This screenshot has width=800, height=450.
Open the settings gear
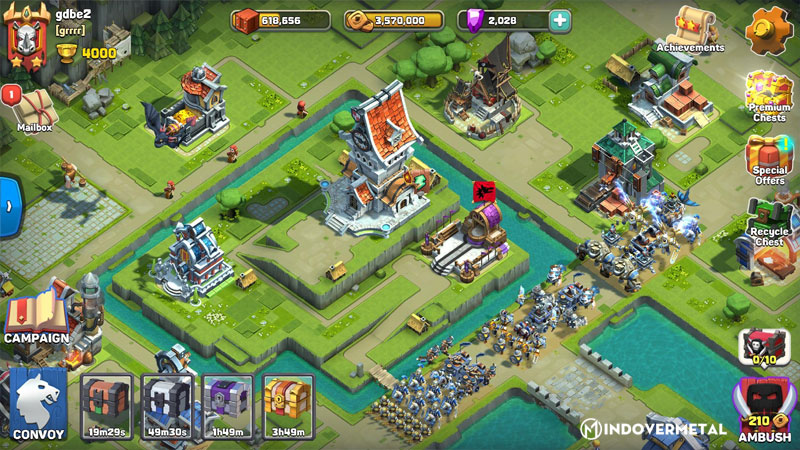click(768, 28)
